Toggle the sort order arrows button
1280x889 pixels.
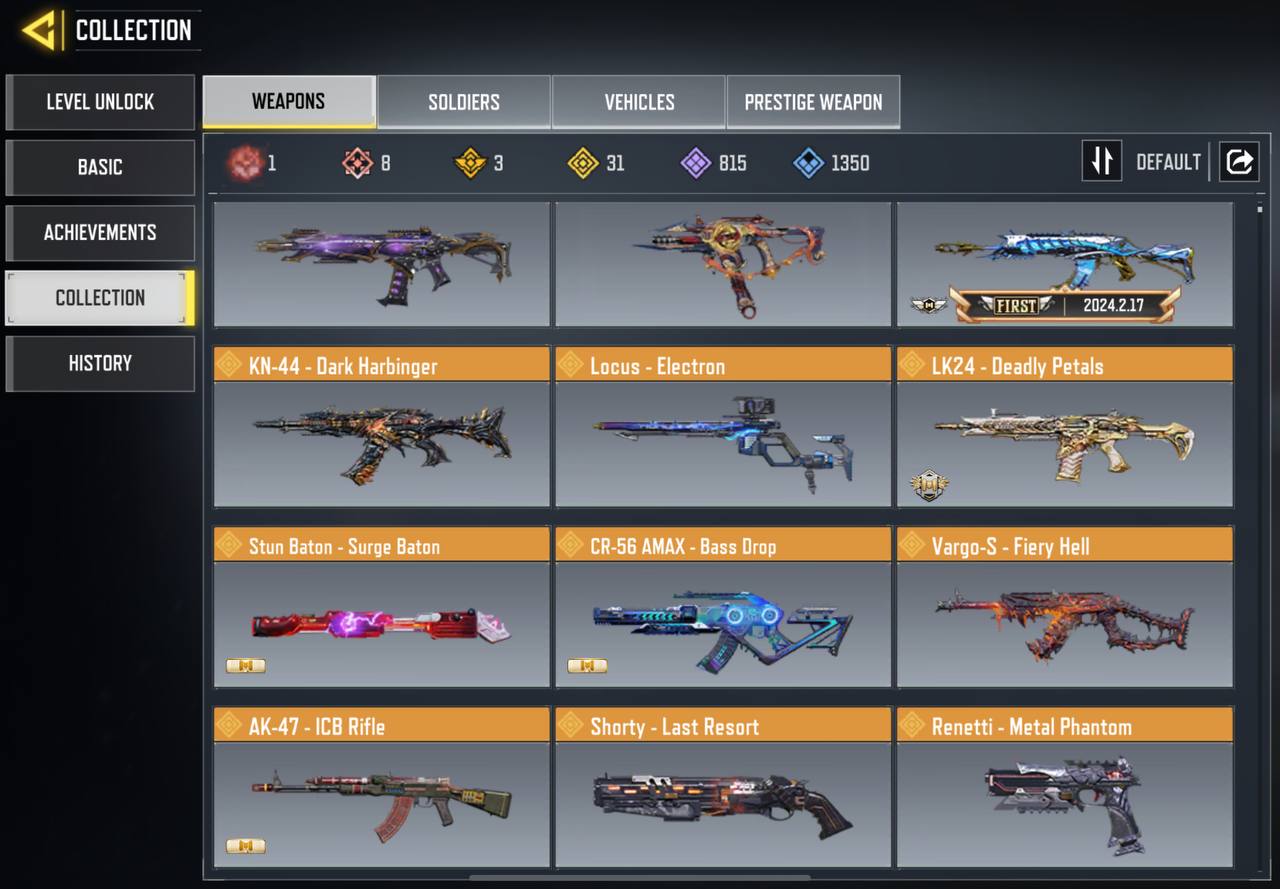(x=1101, y=161)
